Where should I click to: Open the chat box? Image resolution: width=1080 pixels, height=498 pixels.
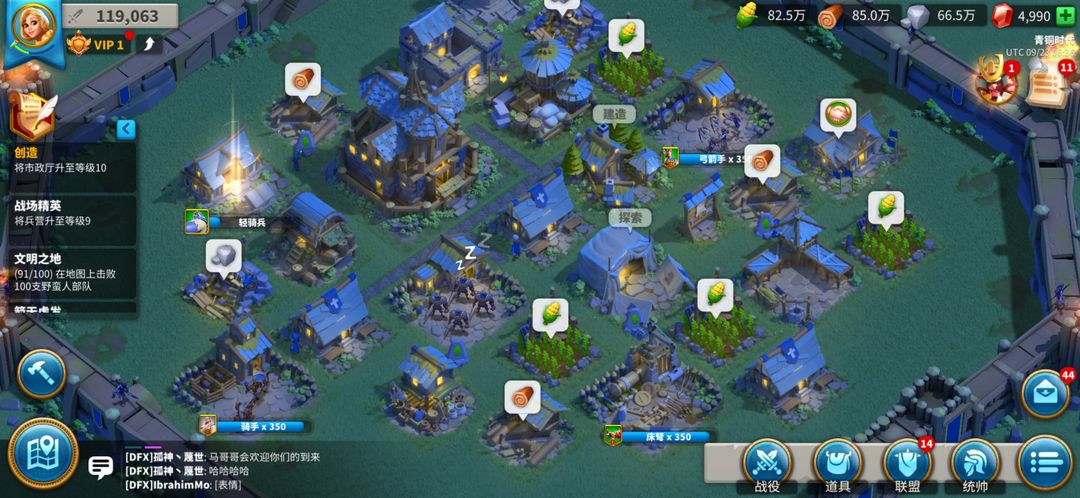click(x=100, y=467)
